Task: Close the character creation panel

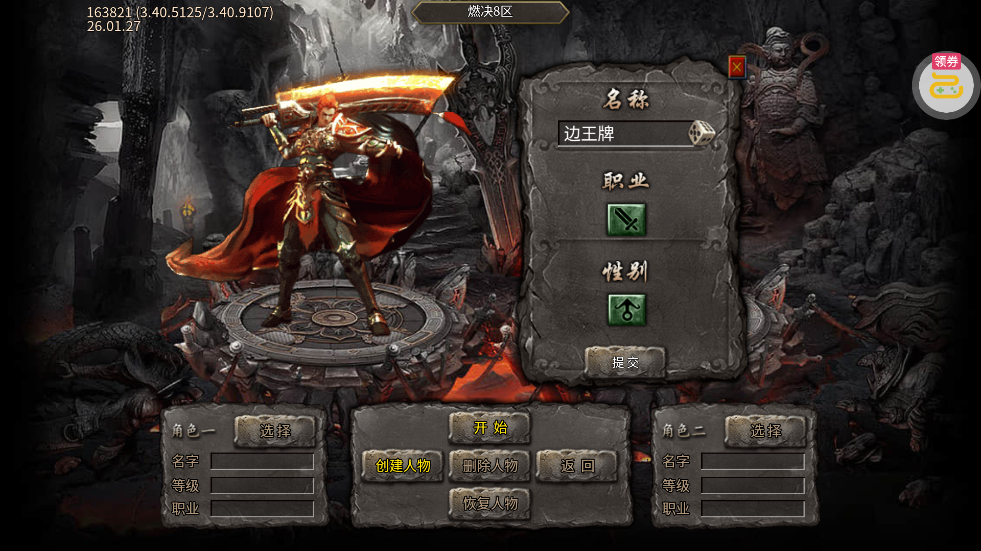Action: 737,67
